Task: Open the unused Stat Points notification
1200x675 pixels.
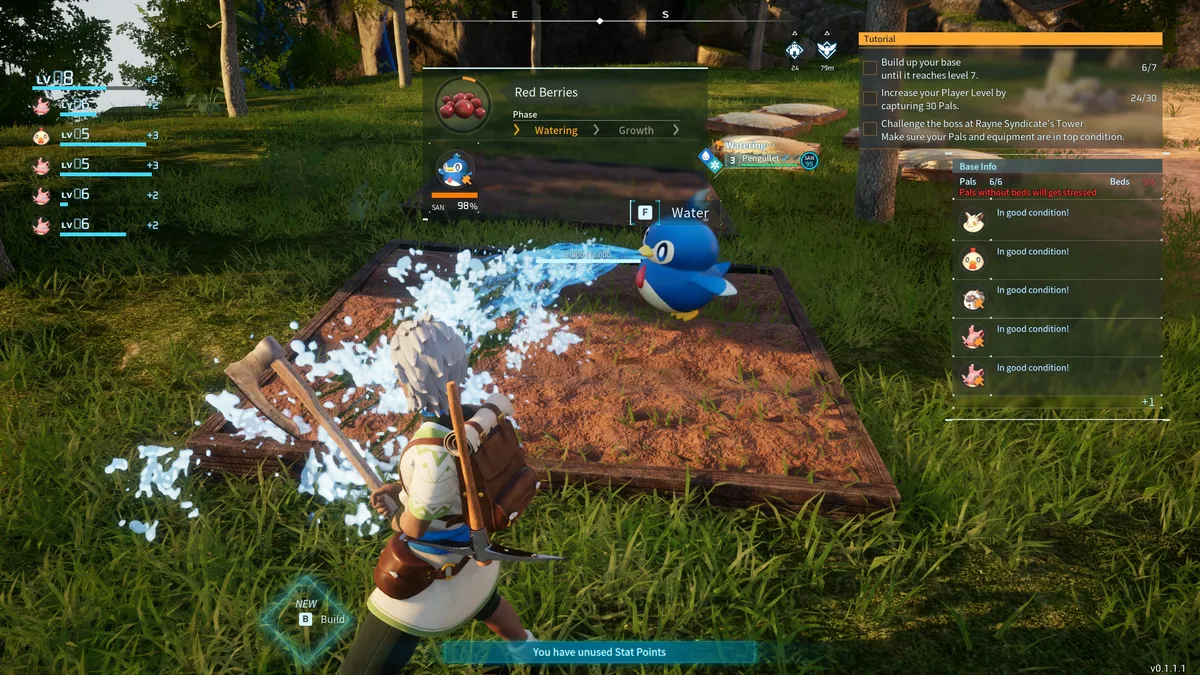Action: click(x=599, y=652)
